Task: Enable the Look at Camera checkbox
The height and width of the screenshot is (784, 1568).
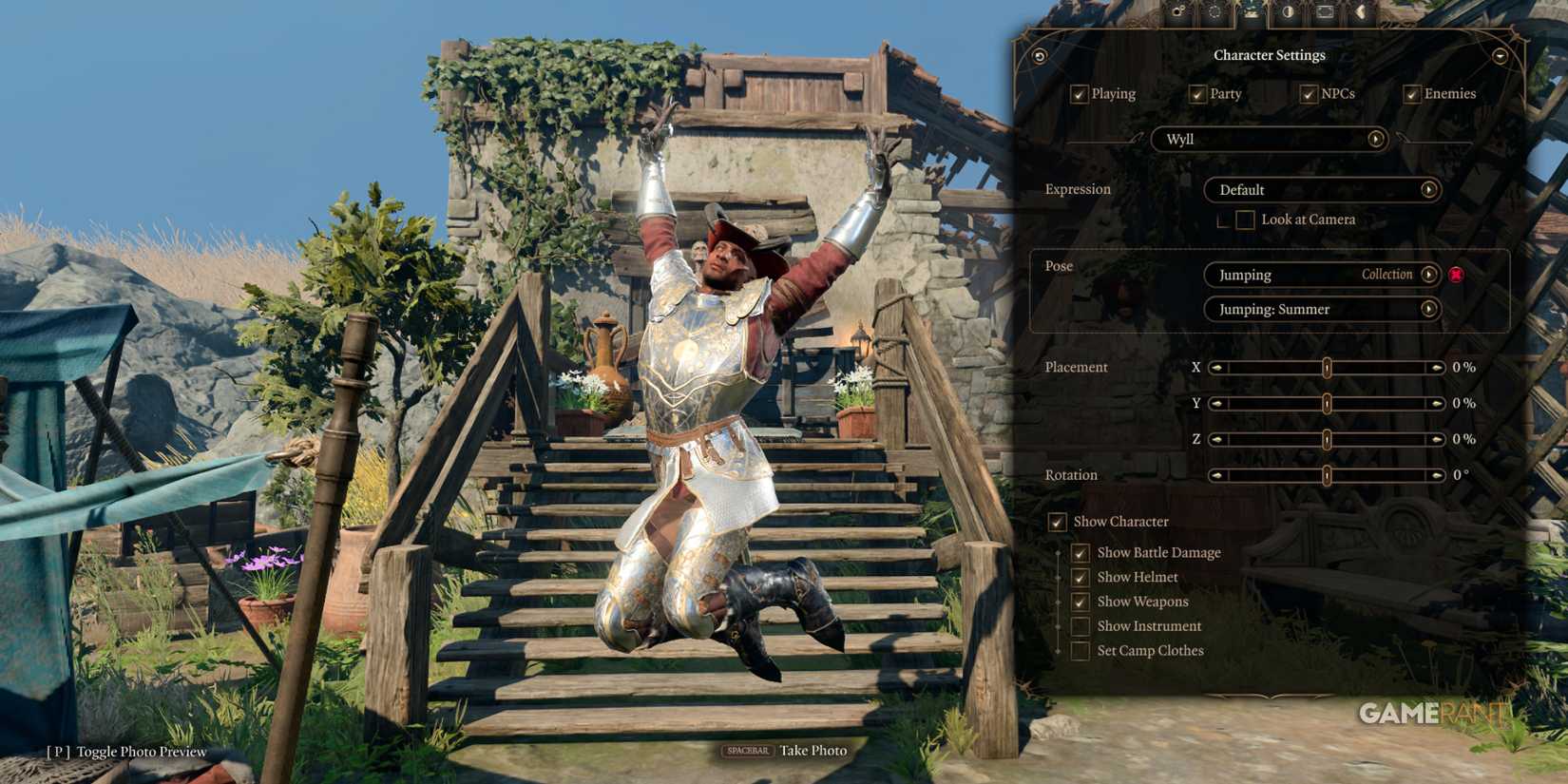Action: [1243, 220]
